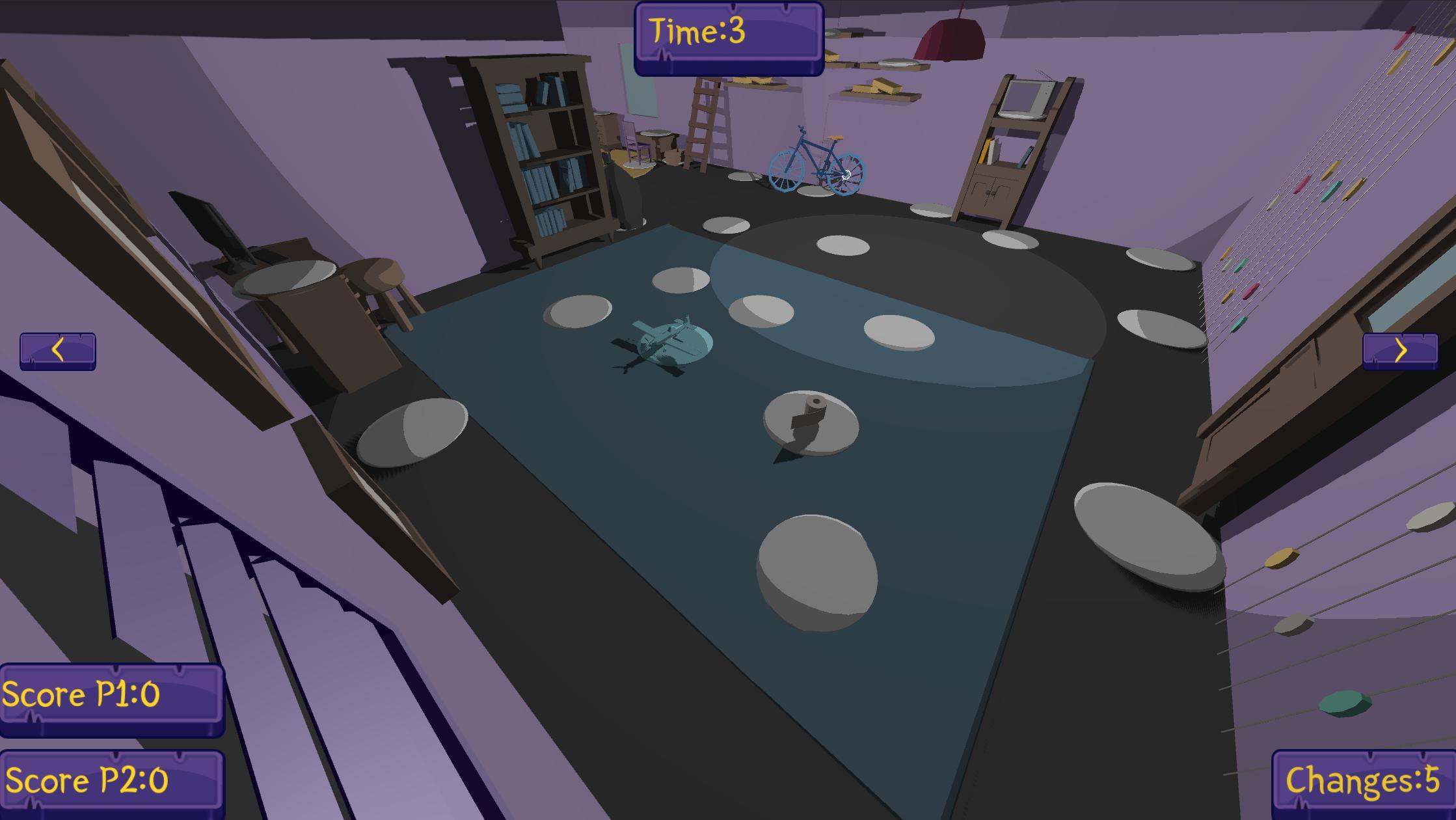The width and height of the screenshot is (1456, 820).
Task: Open the Time:3 panel at the top
Action: [x=729, y=31]
